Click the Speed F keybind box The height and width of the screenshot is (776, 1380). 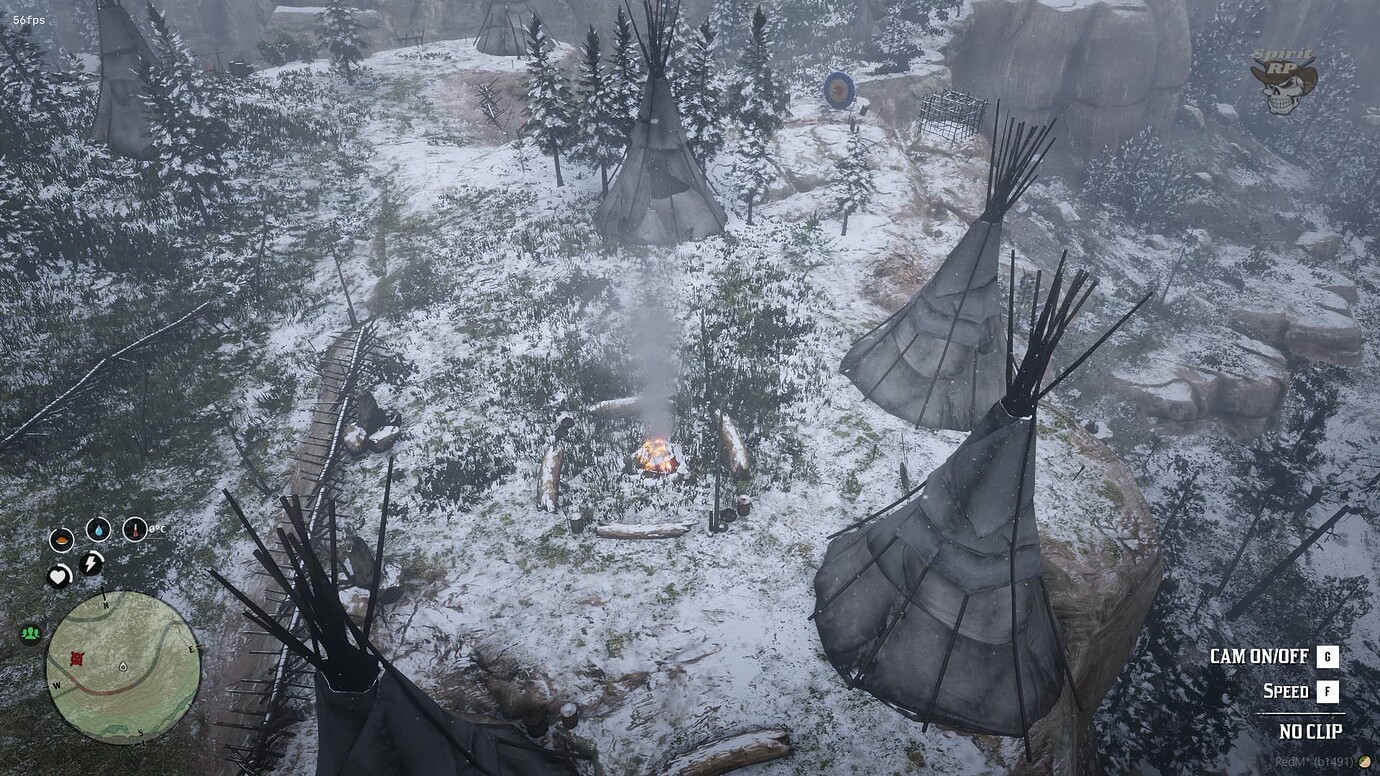tap(1327, 691)
